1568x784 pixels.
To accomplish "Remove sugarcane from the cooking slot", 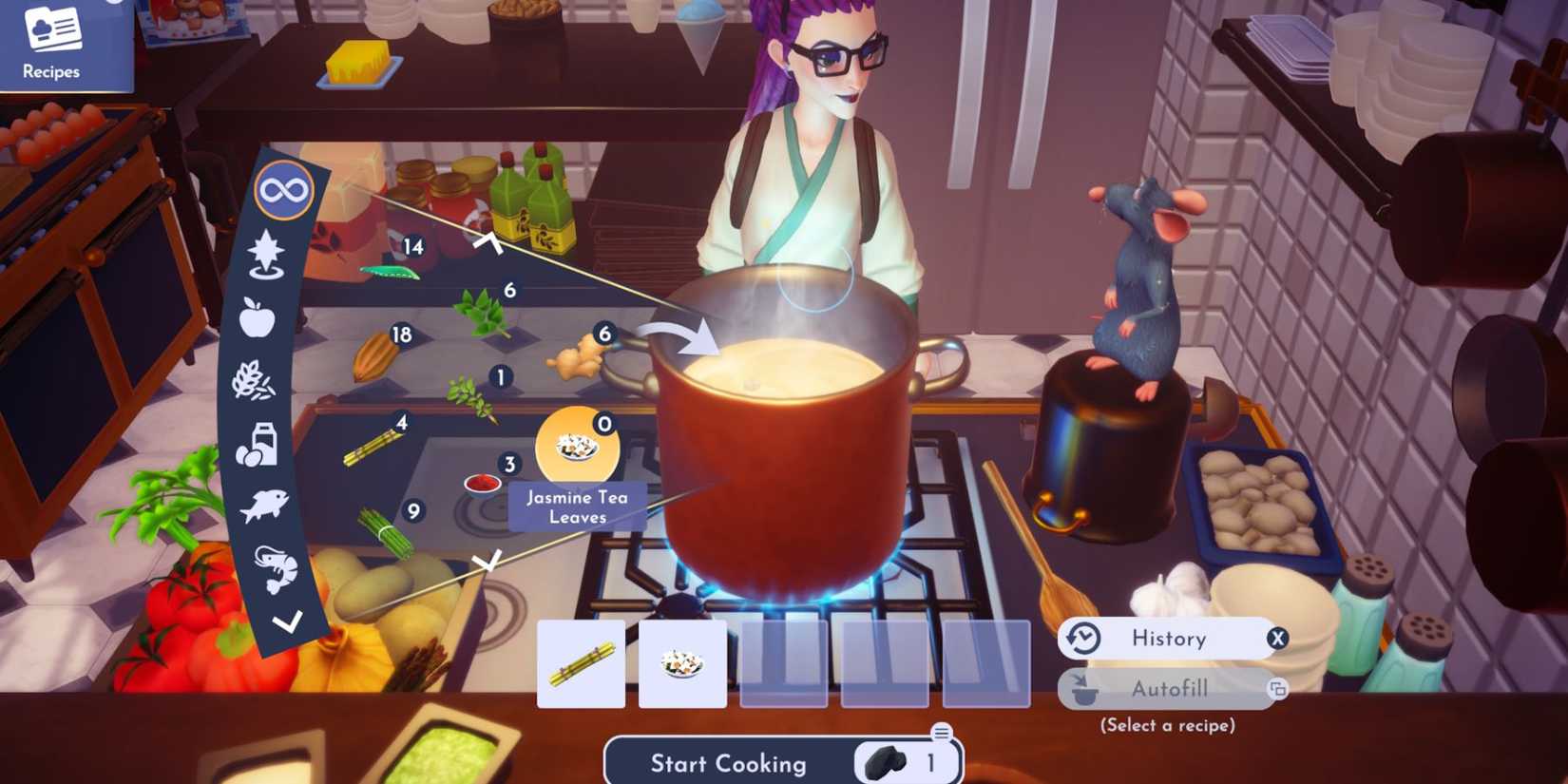I will (x=581, y=665).
